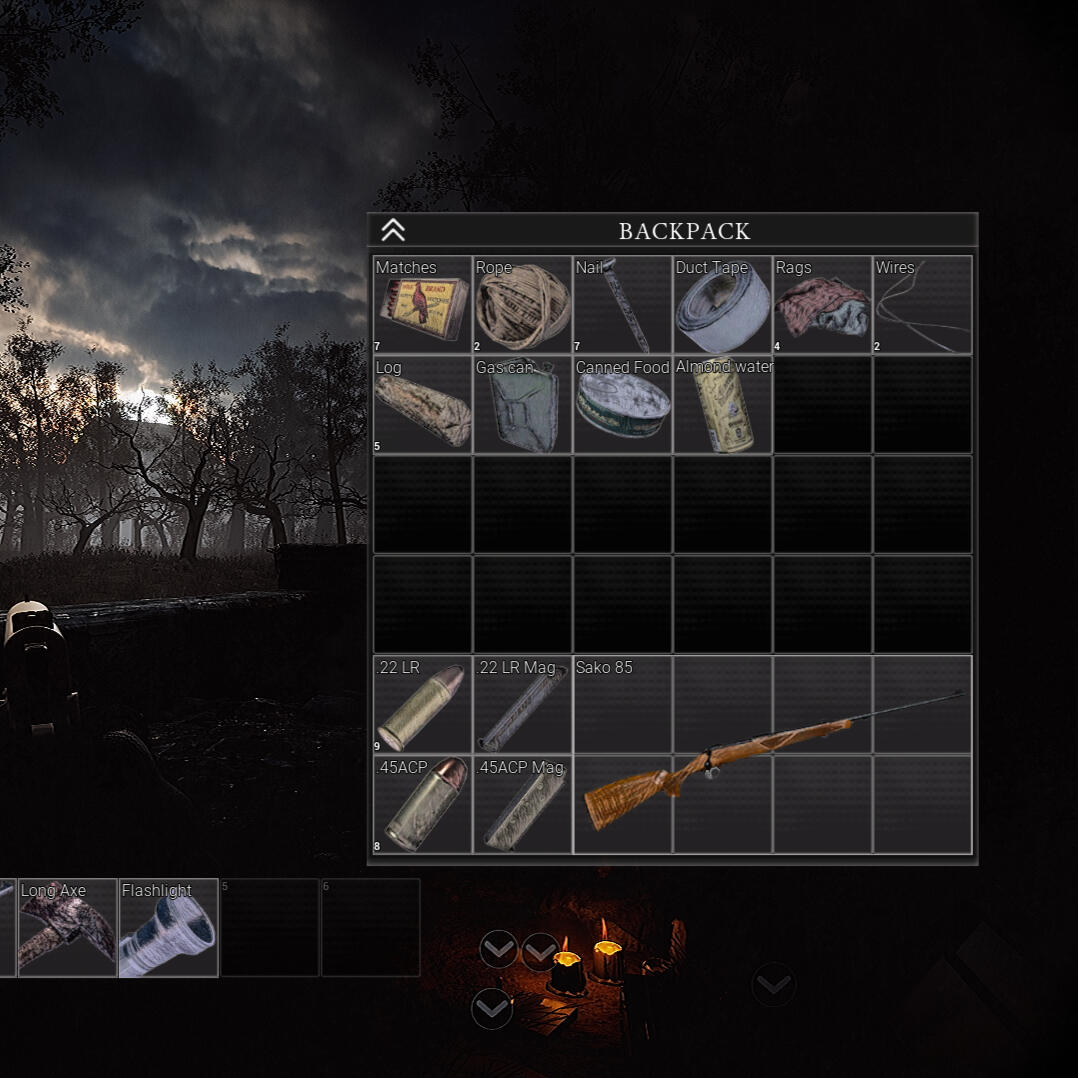Select the Gas can item
Image resolution: width=1078 pixels, height=1078 pixels.
click(522, 405)
